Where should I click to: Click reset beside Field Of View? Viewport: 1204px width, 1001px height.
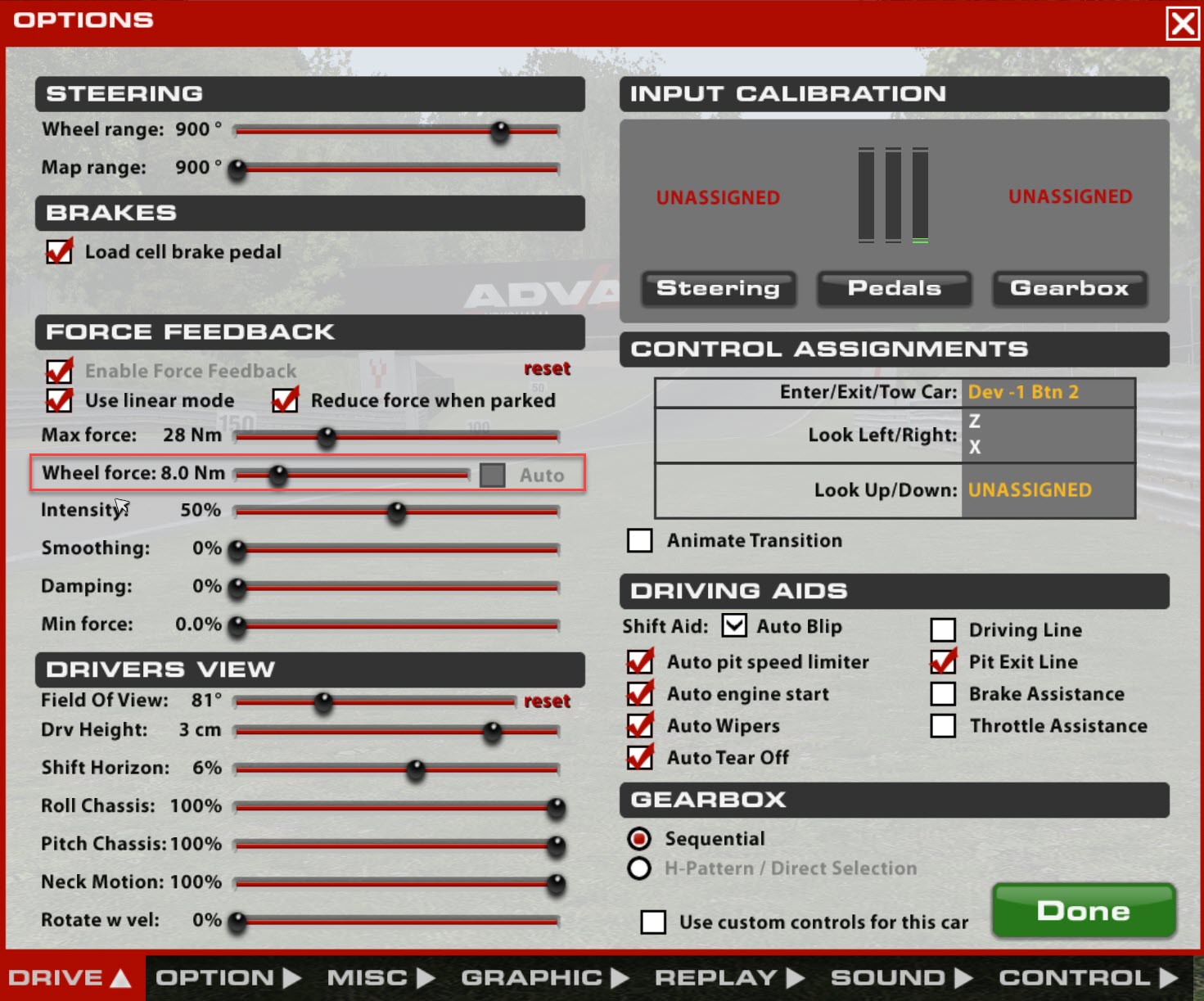(x=546, y=701)
